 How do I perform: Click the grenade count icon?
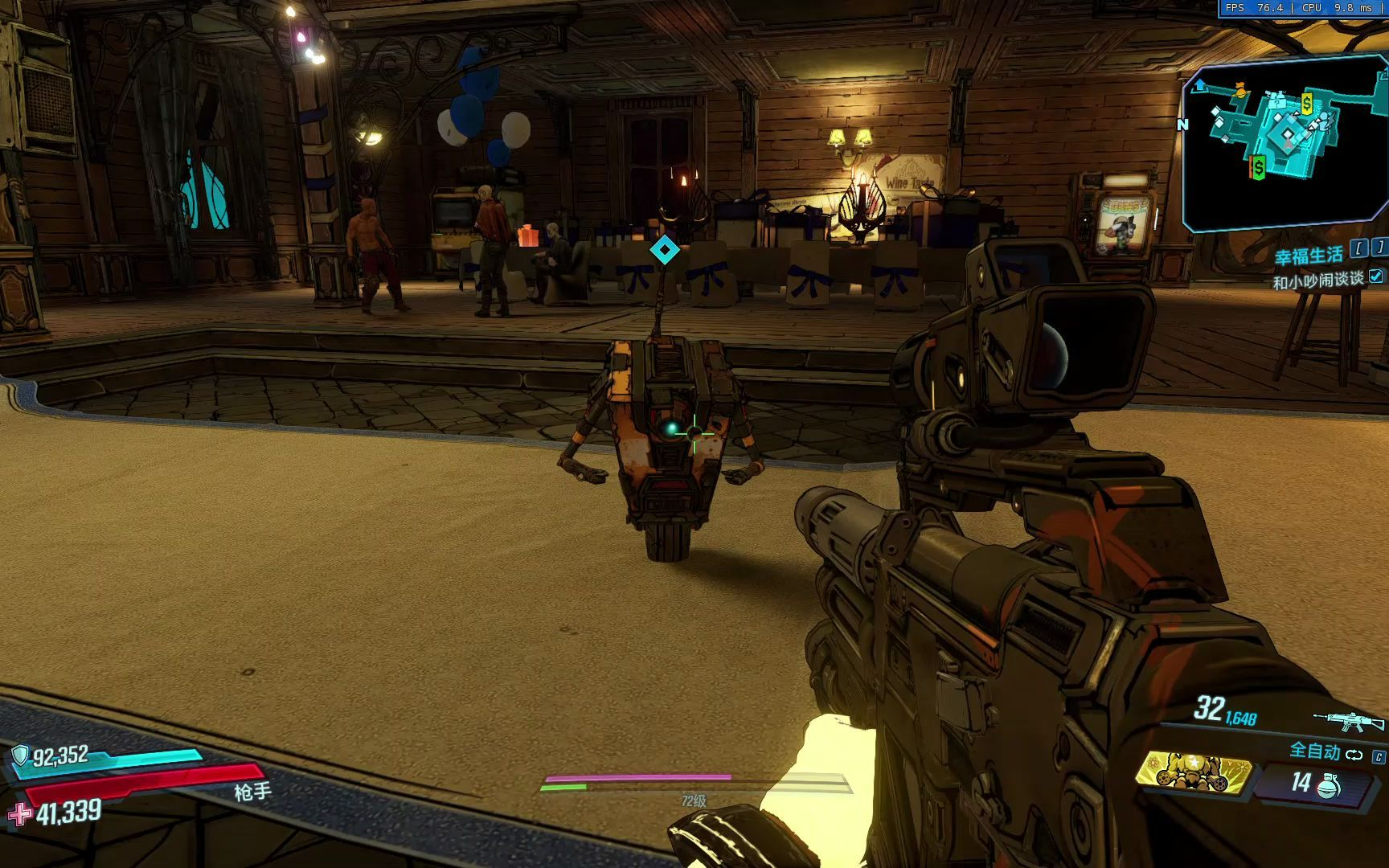tap(1328, 784)
